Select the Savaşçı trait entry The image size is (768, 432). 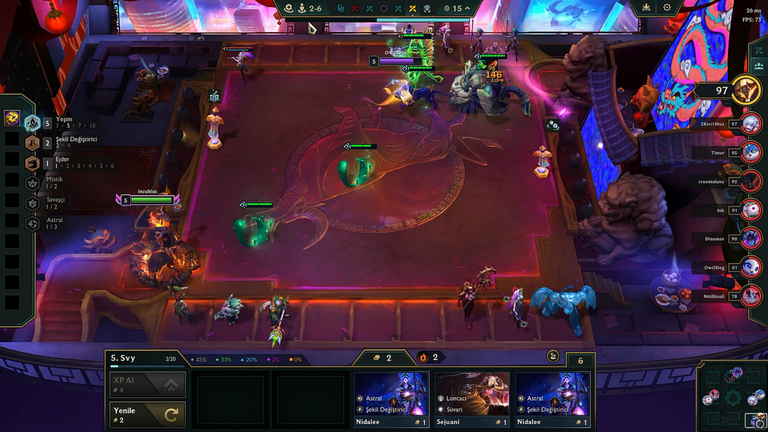pyautogui.click(x=45, y=203)
